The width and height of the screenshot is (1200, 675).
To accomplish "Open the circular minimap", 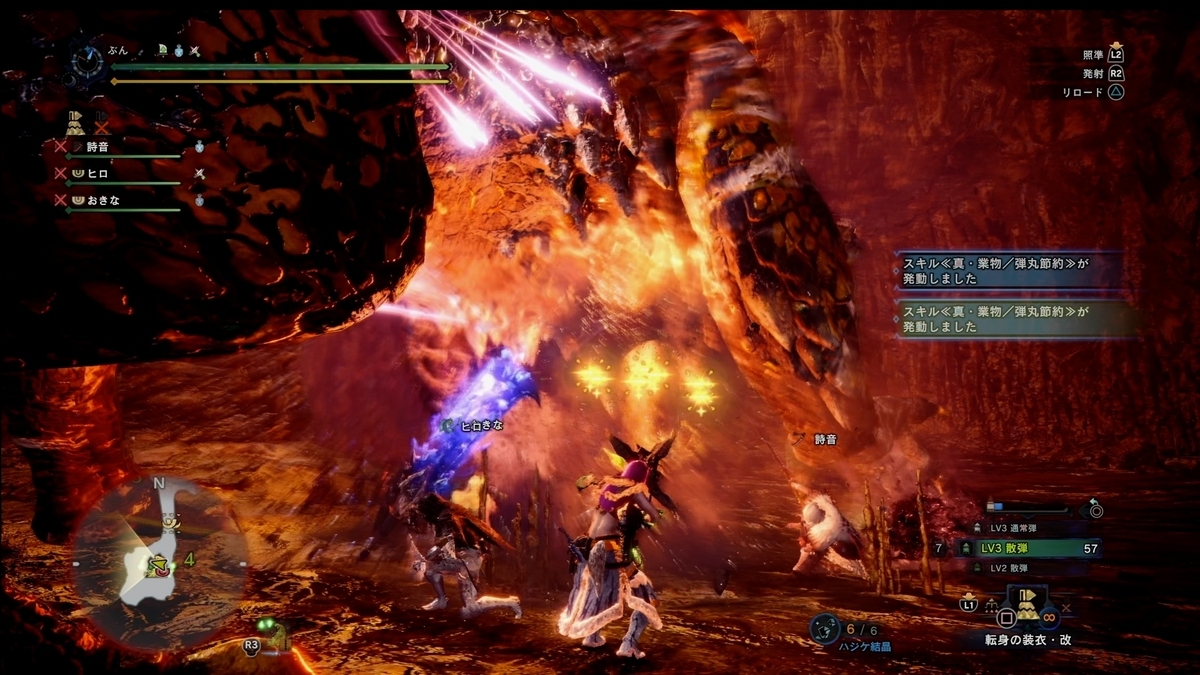I will point(160,560).
